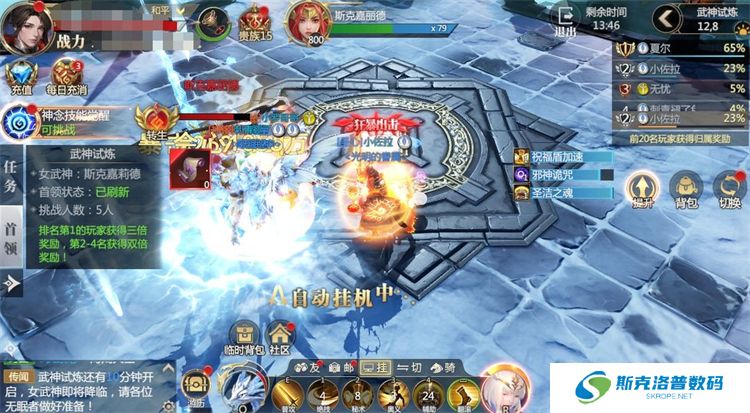
Task: Open the 背包 backpack
Action: (684, 189)
